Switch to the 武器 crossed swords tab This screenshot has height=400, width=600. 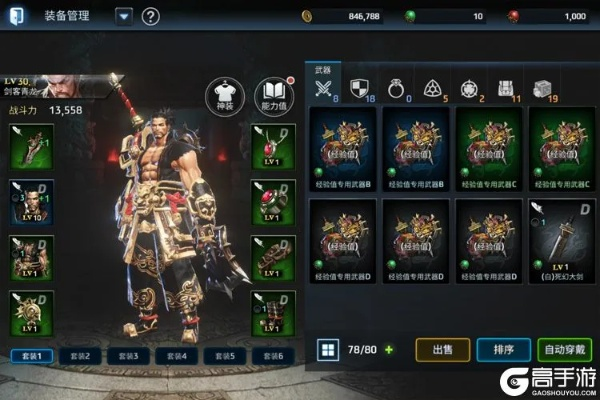pos(323,87)
